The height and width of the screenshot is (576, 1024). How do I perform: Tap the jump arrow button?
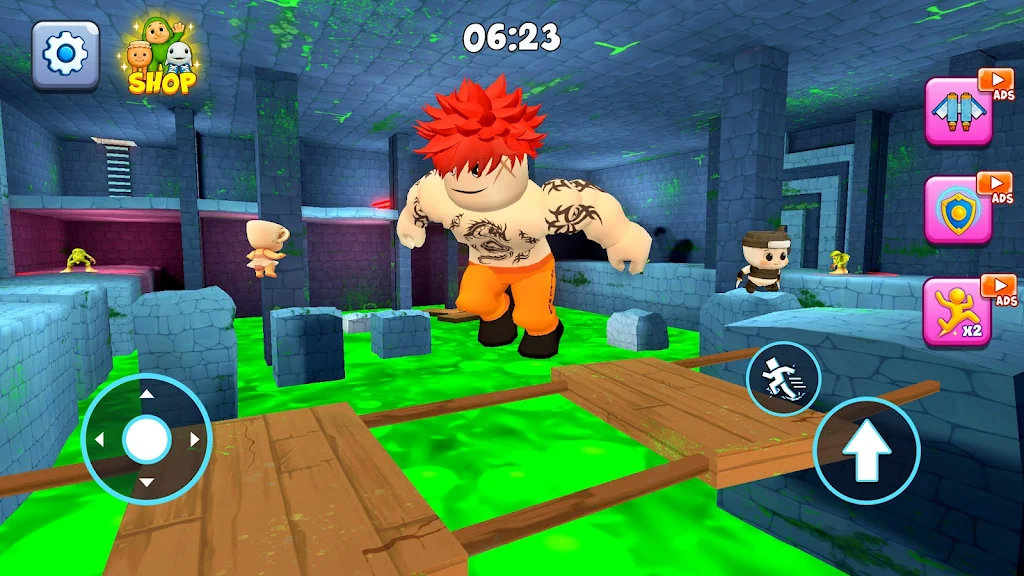click(866, 450)
